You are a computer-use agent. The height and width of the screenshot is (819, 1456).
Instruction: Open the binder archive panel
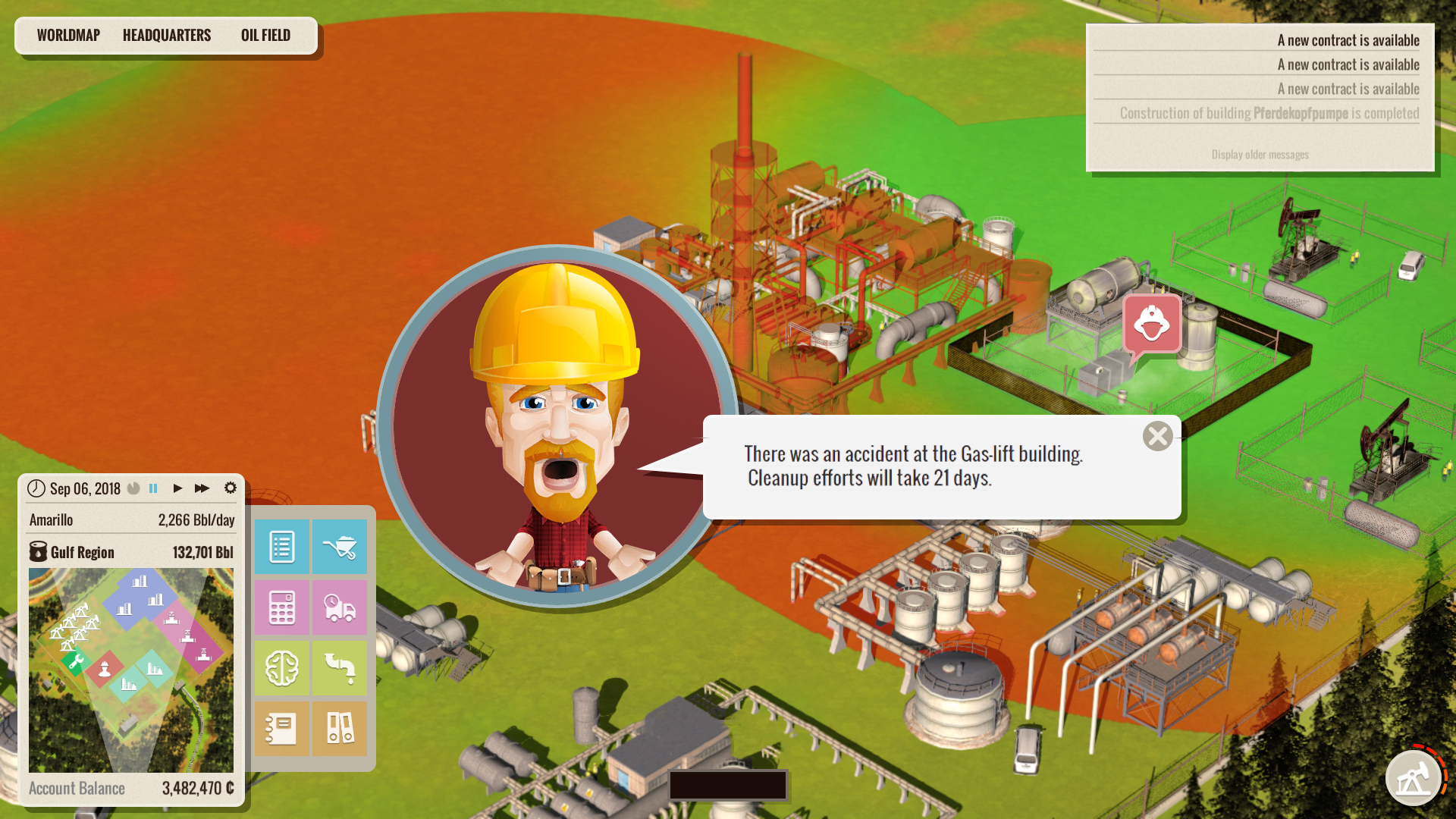tap(340, 729)
